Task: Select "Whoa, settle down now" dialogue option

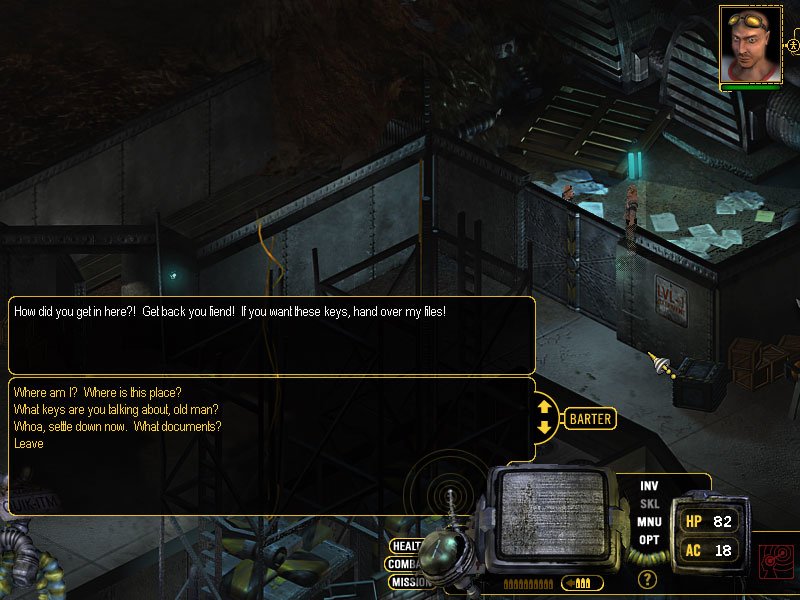Action: (118, 426)
